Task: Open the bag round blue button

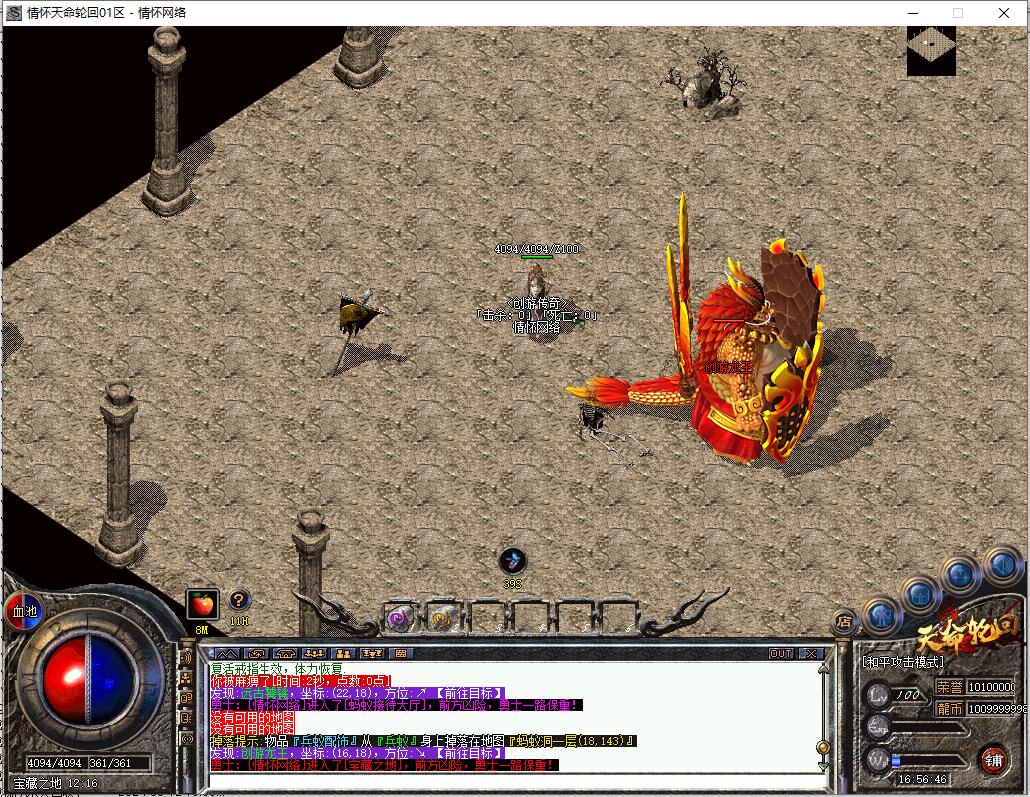Action: point(920,596)
